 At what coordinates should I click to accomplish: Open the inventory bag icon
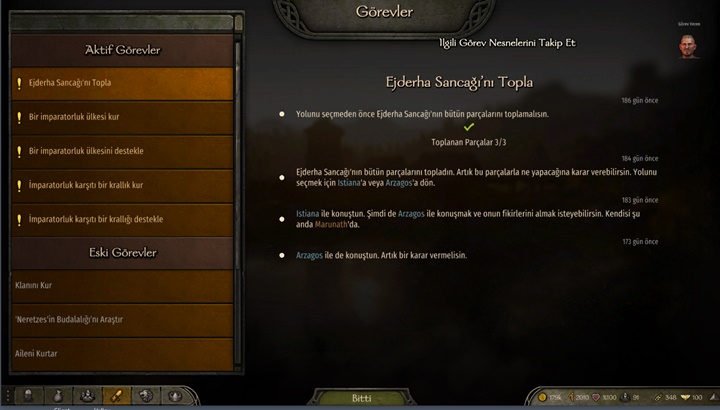[57, 396]
